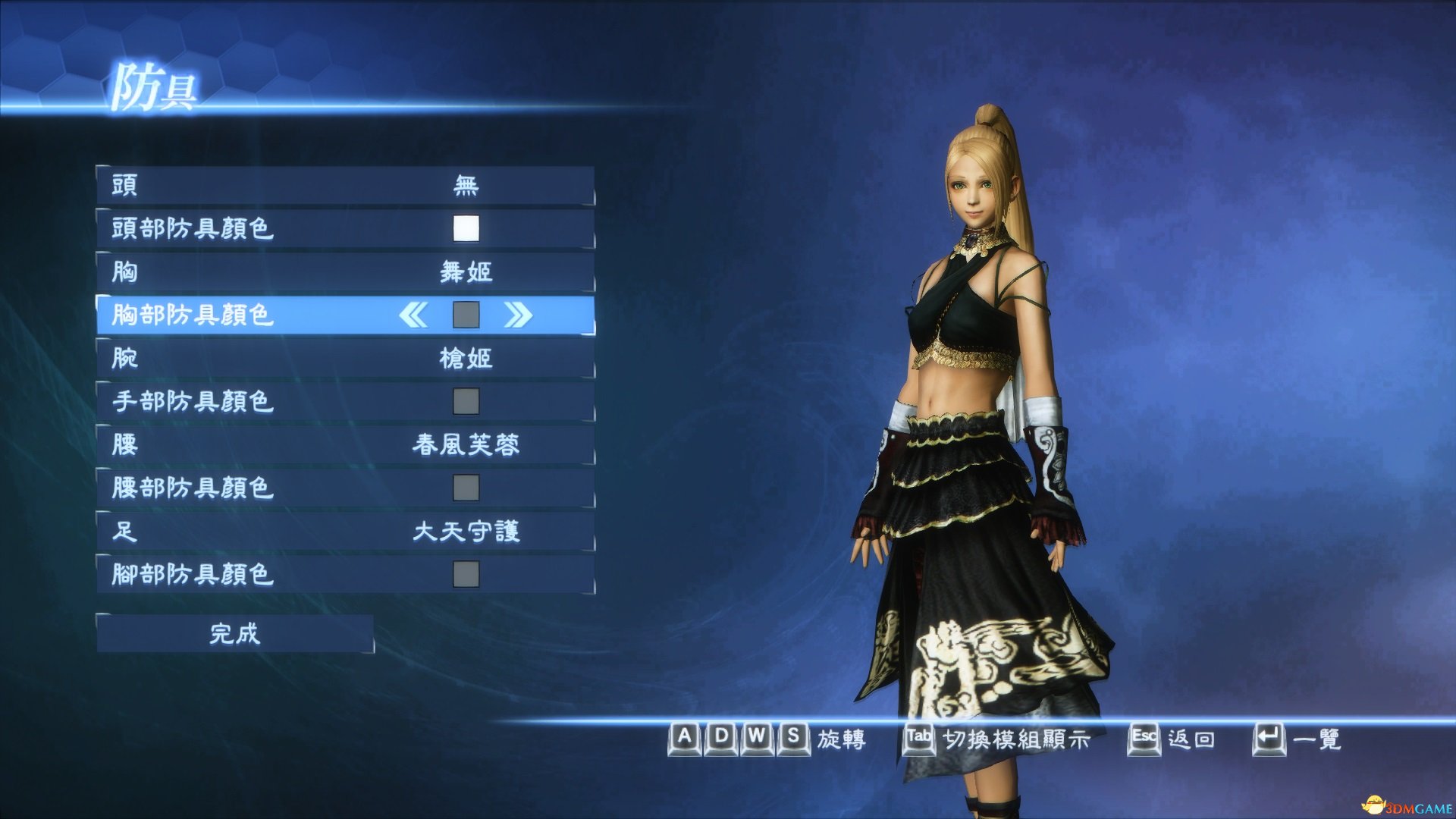Screen dimensions: 1456x819
Task: Open the 手部防具顏色 color row
Action: point(345,401)
